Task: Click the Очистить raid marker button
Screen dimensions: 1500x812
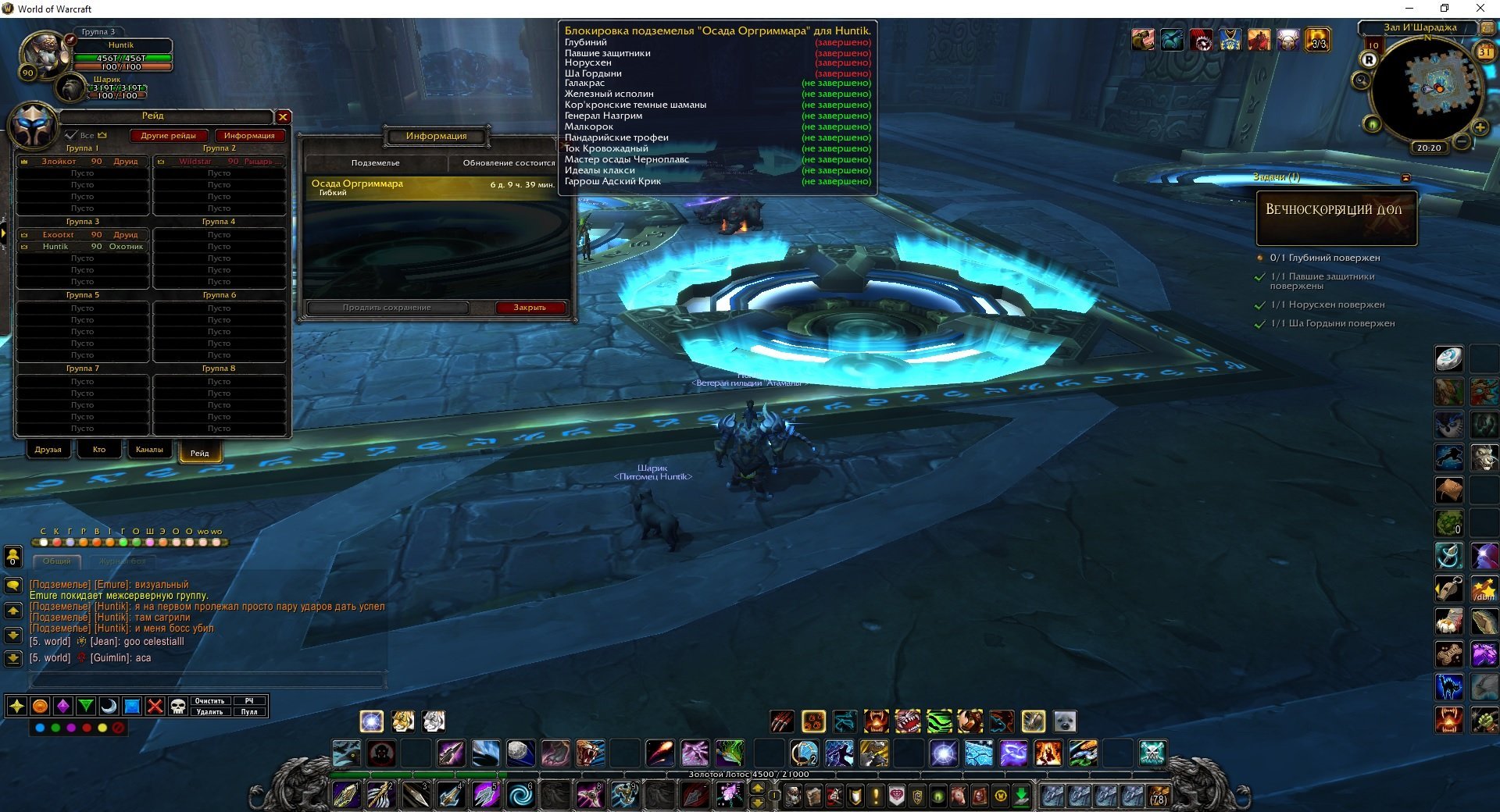Action: click(209, 701)
